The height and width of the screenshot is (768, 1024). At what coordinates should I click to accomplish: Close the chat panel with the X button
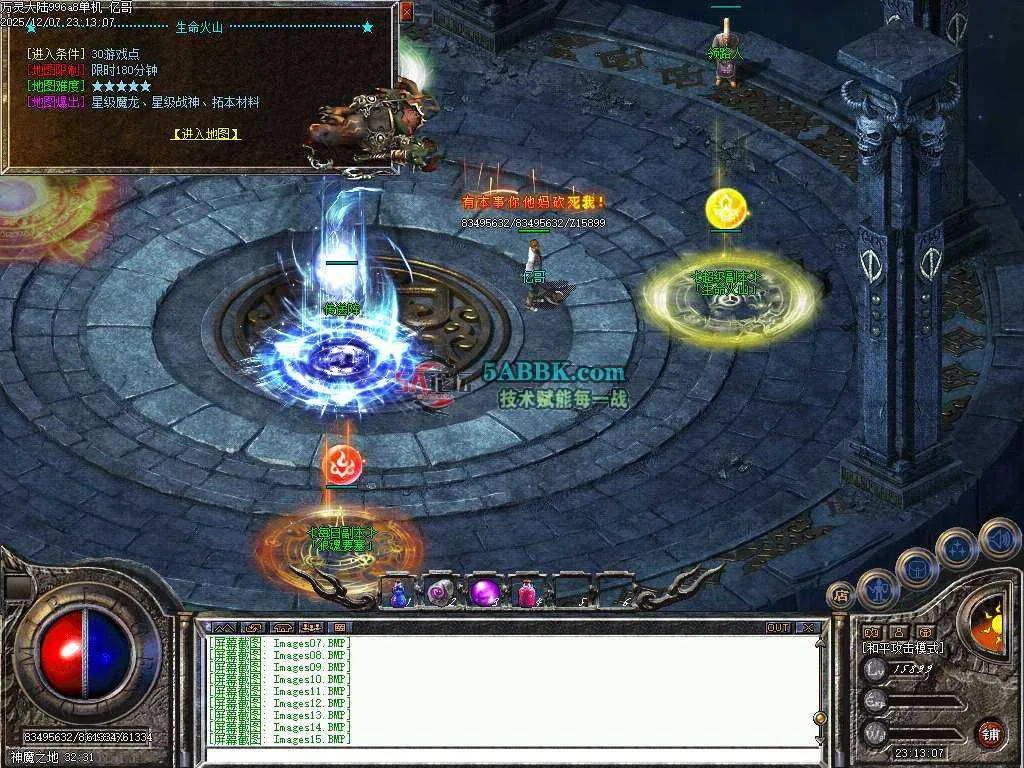(808, 628)
